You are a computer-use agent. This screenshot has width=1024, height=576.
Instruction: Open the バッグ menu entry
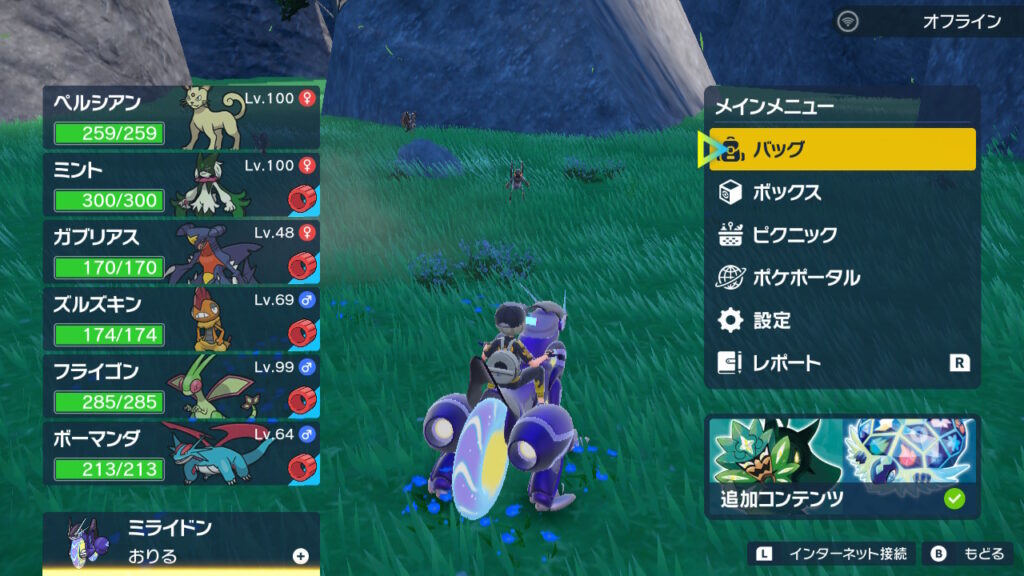(842, 150)
